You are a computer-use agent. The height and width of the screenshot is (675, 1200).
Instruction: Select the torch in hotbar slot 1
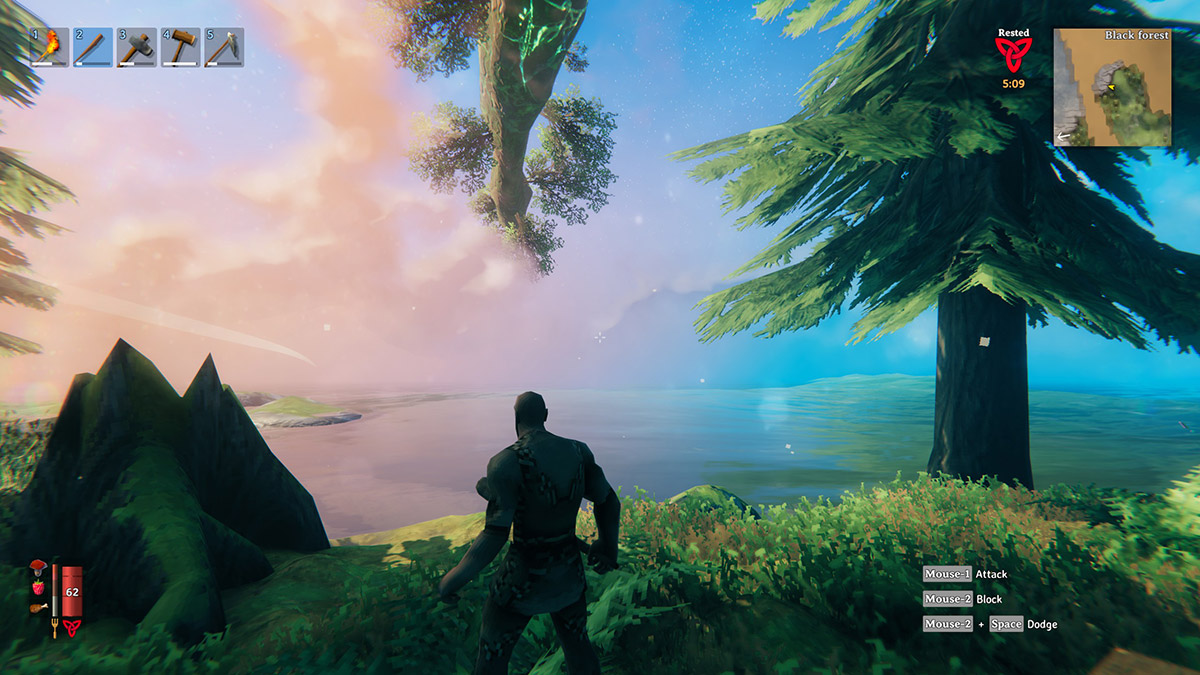pyautogui.click(x=50, y=47)
